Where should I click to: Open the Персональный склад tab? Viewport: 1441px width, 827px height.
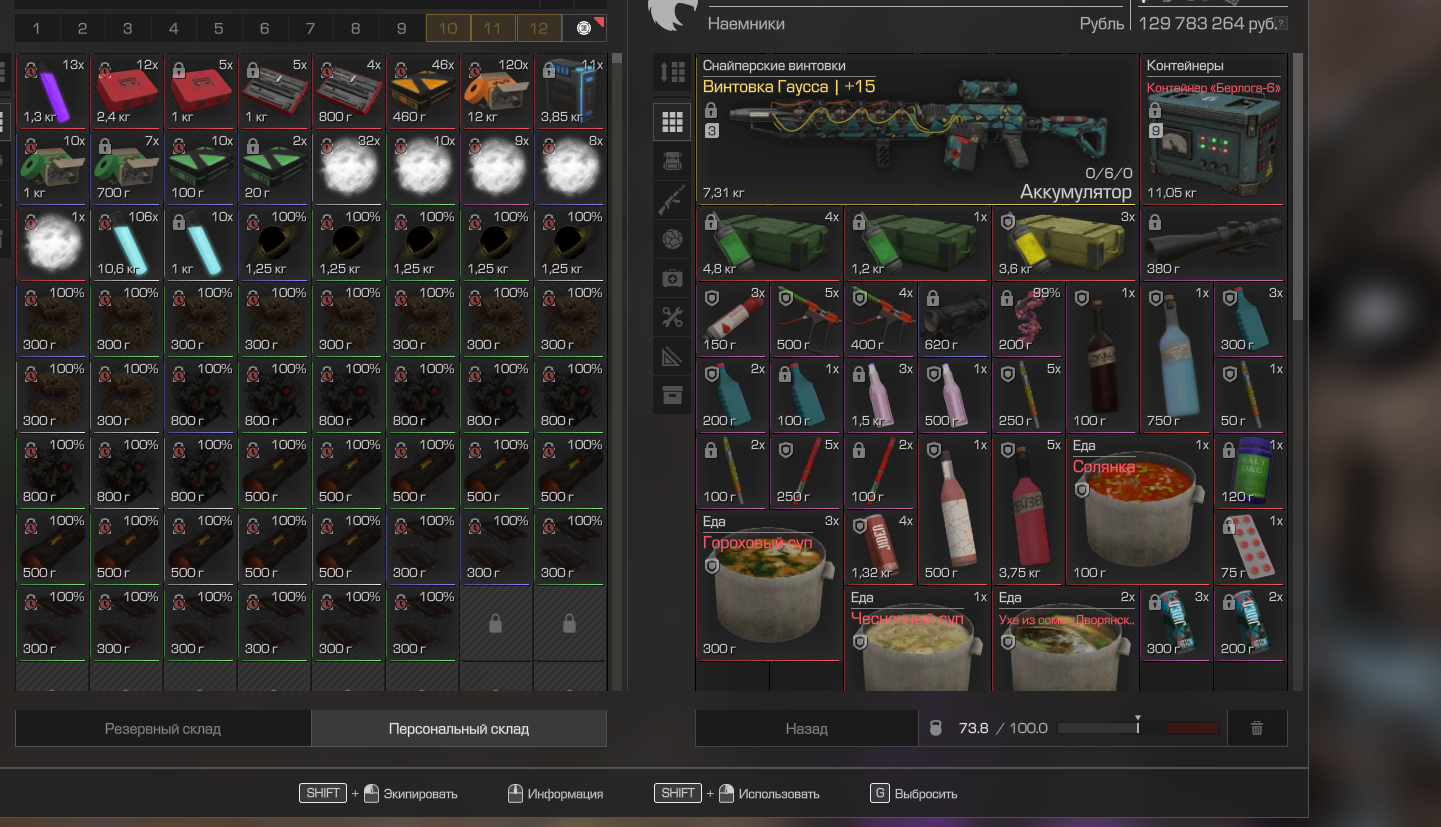pyautogui.click(x=458, y=729)
